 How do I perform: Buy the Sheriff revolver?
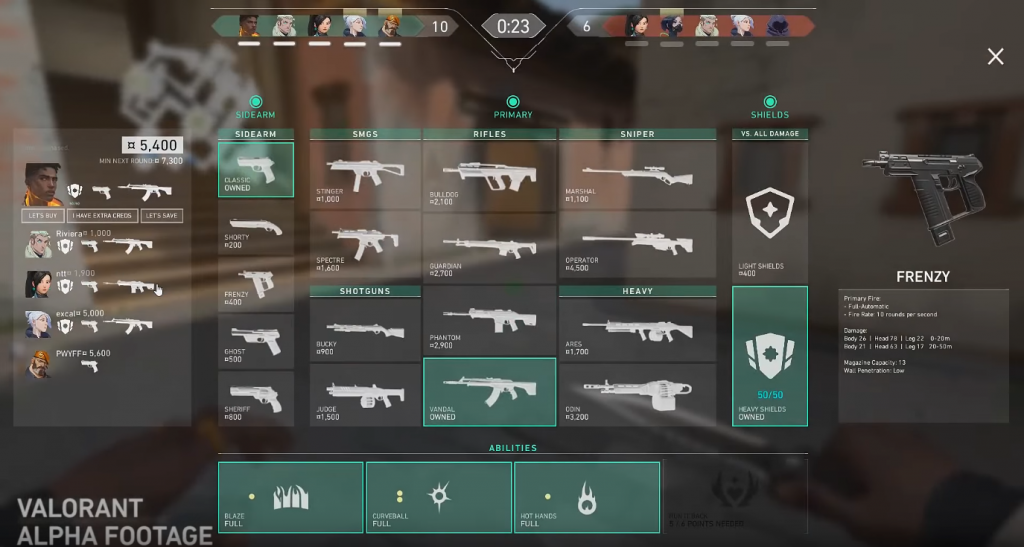coord(256,398)
